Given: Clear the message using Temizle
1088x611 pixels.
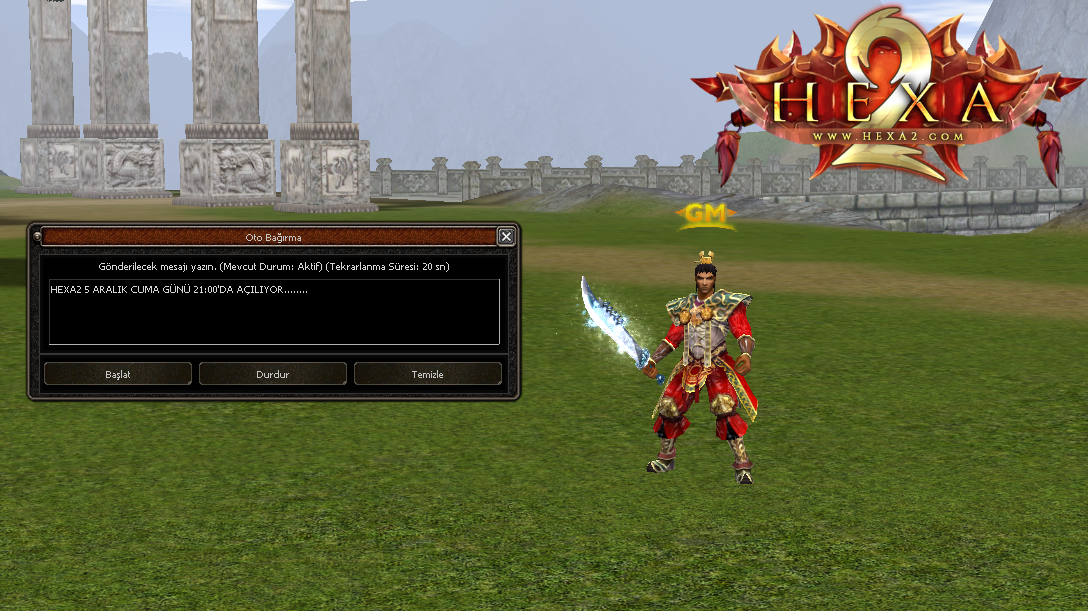Looking at the screenshot, I should [427, 374].
